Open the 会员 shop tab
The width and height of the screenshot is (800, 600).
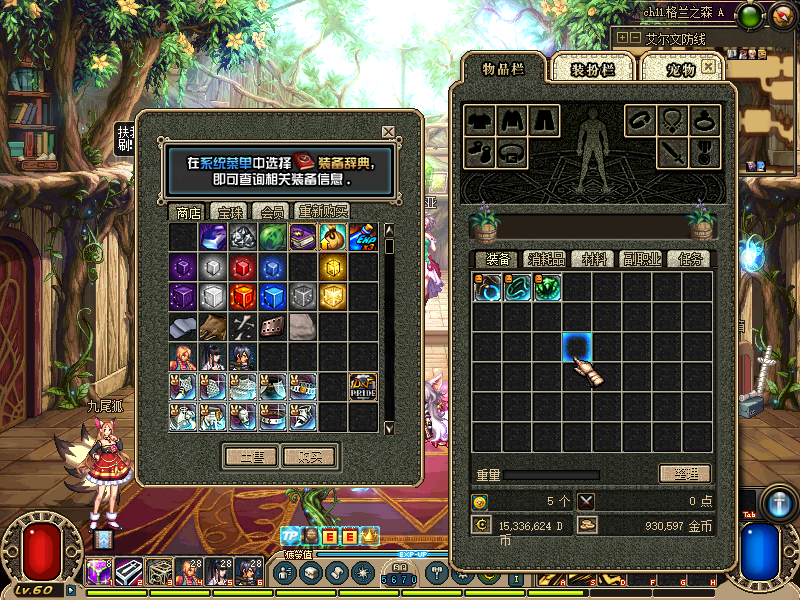[x=272, y=212]
